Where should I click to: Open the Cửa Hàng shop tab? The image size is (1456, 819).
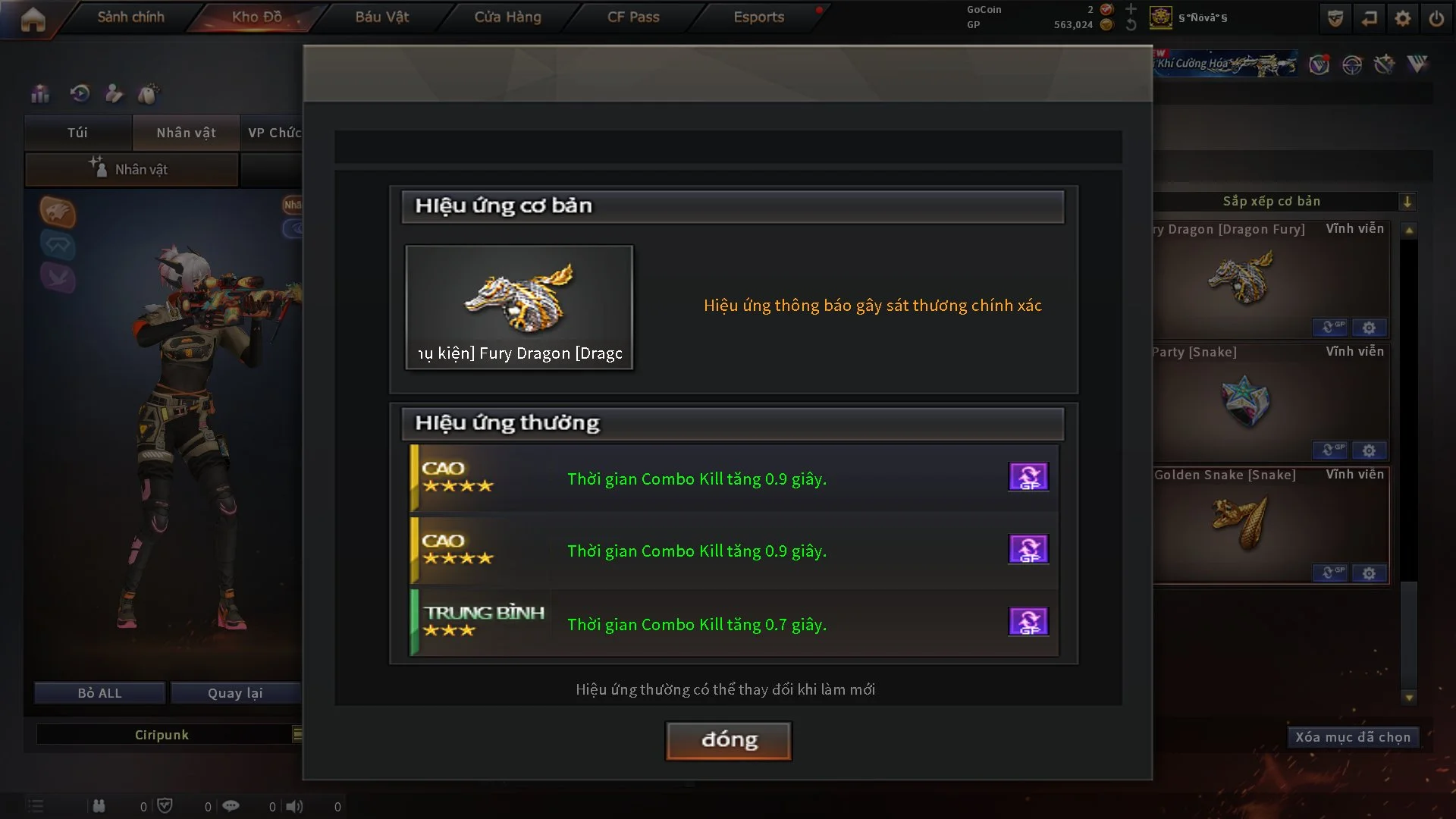[x=507, y=17]
